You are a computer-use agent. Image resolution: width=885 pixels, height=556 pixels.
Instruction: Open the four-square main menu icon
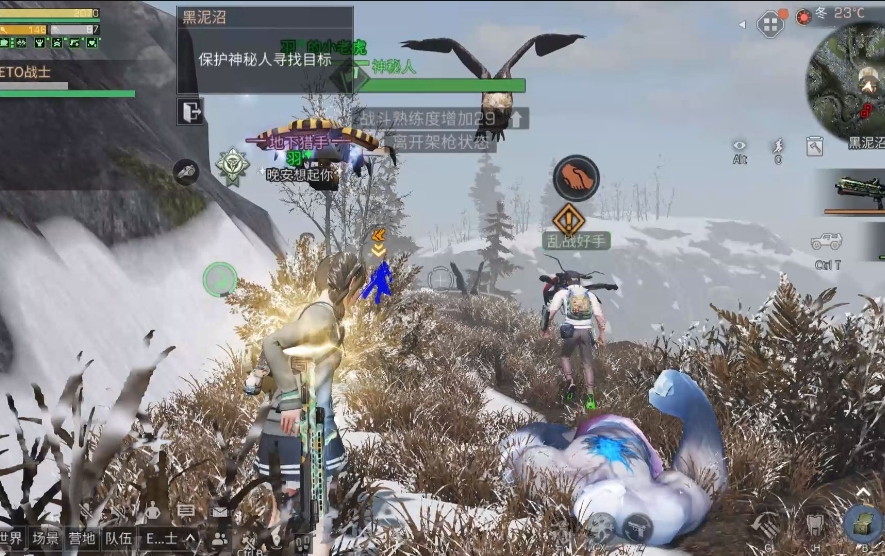(x=770, y=24)
